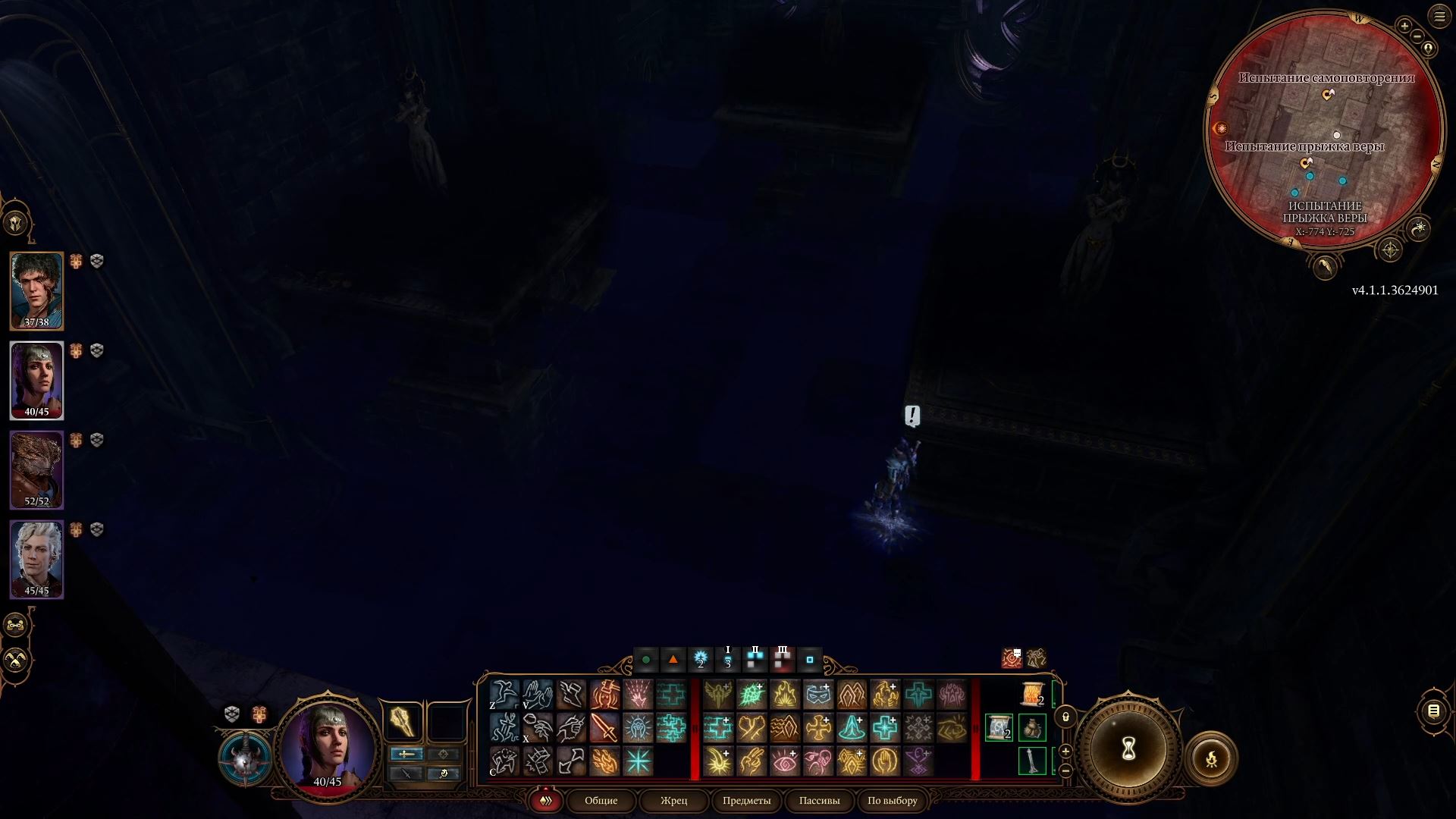Open the game menu in the top-right corner
1456x819 pixels.
tap(1439, 15)
